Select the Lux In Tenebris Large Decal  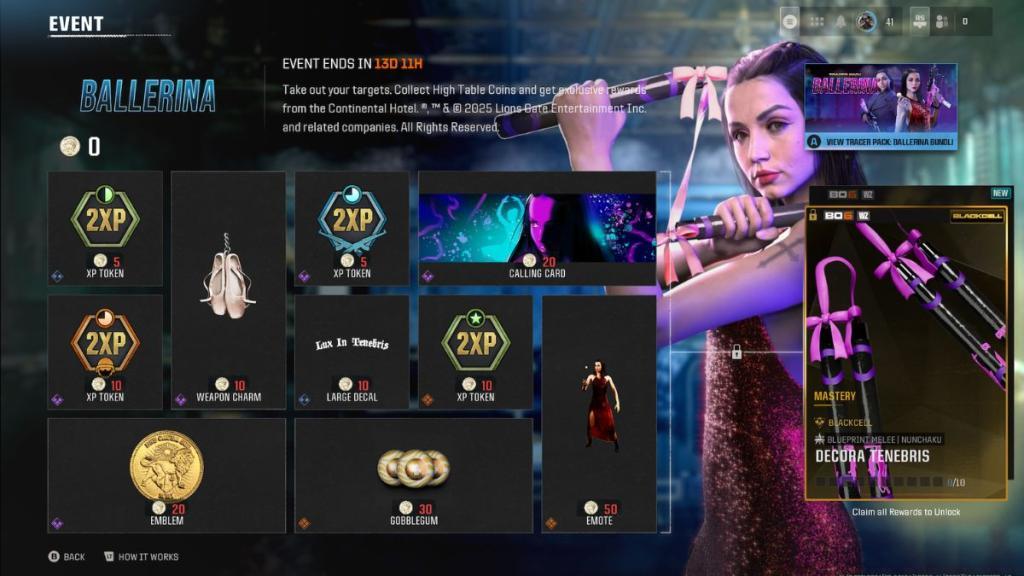(351, 351)
